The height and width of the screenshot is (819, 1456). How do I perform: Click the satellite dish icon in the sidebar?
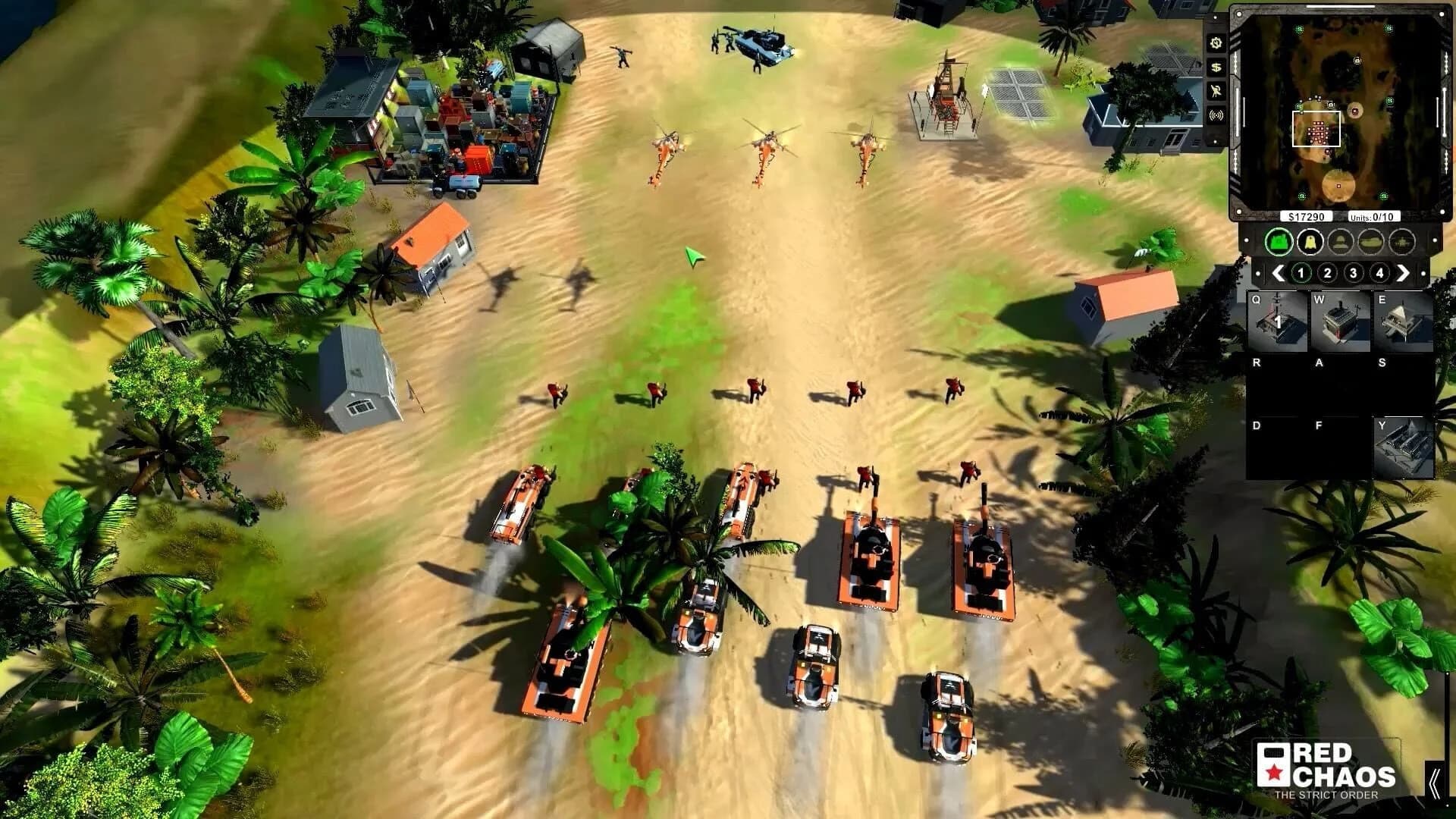(x=1215, y=90)
